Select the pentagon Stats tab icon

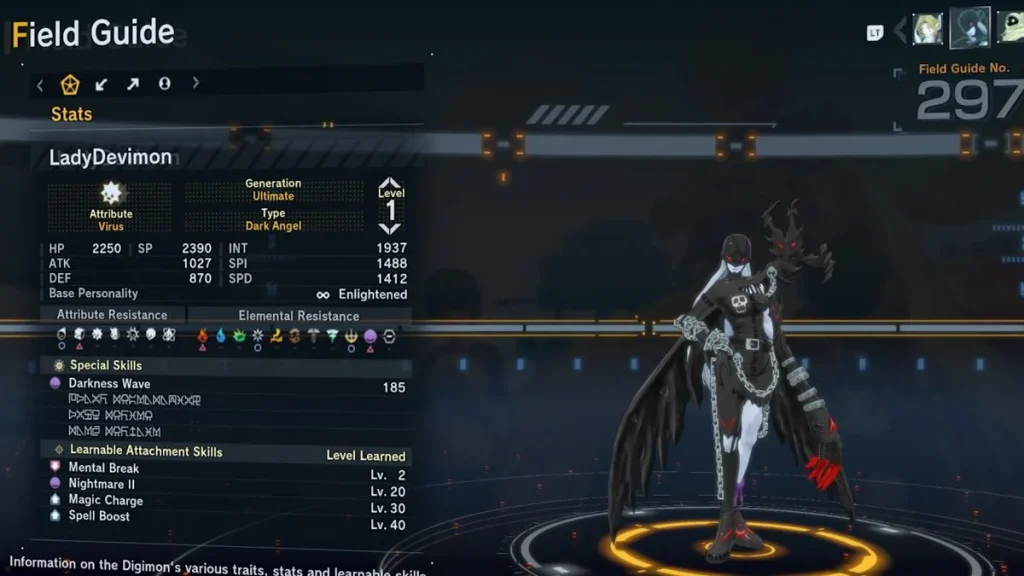70,84
